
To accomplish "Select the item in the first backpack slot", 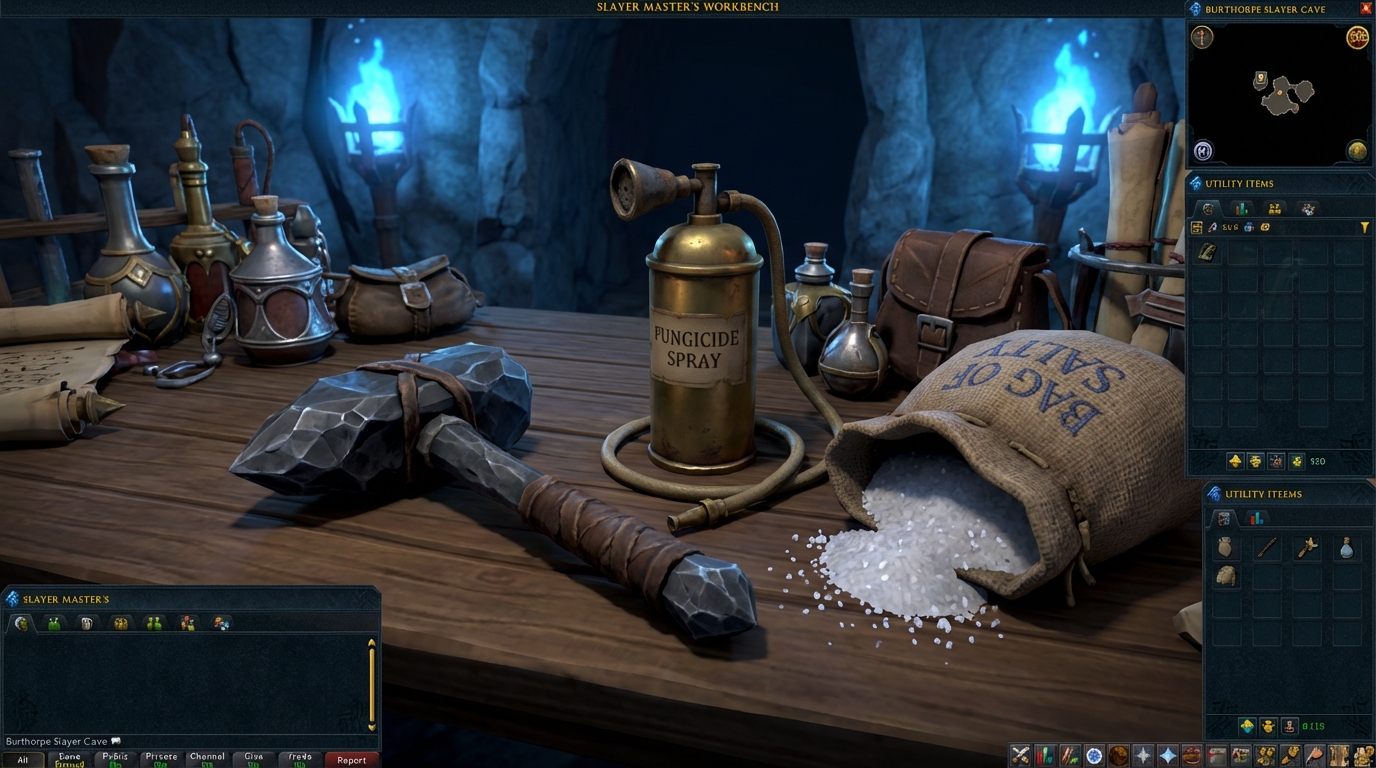I will (1208, 252).
